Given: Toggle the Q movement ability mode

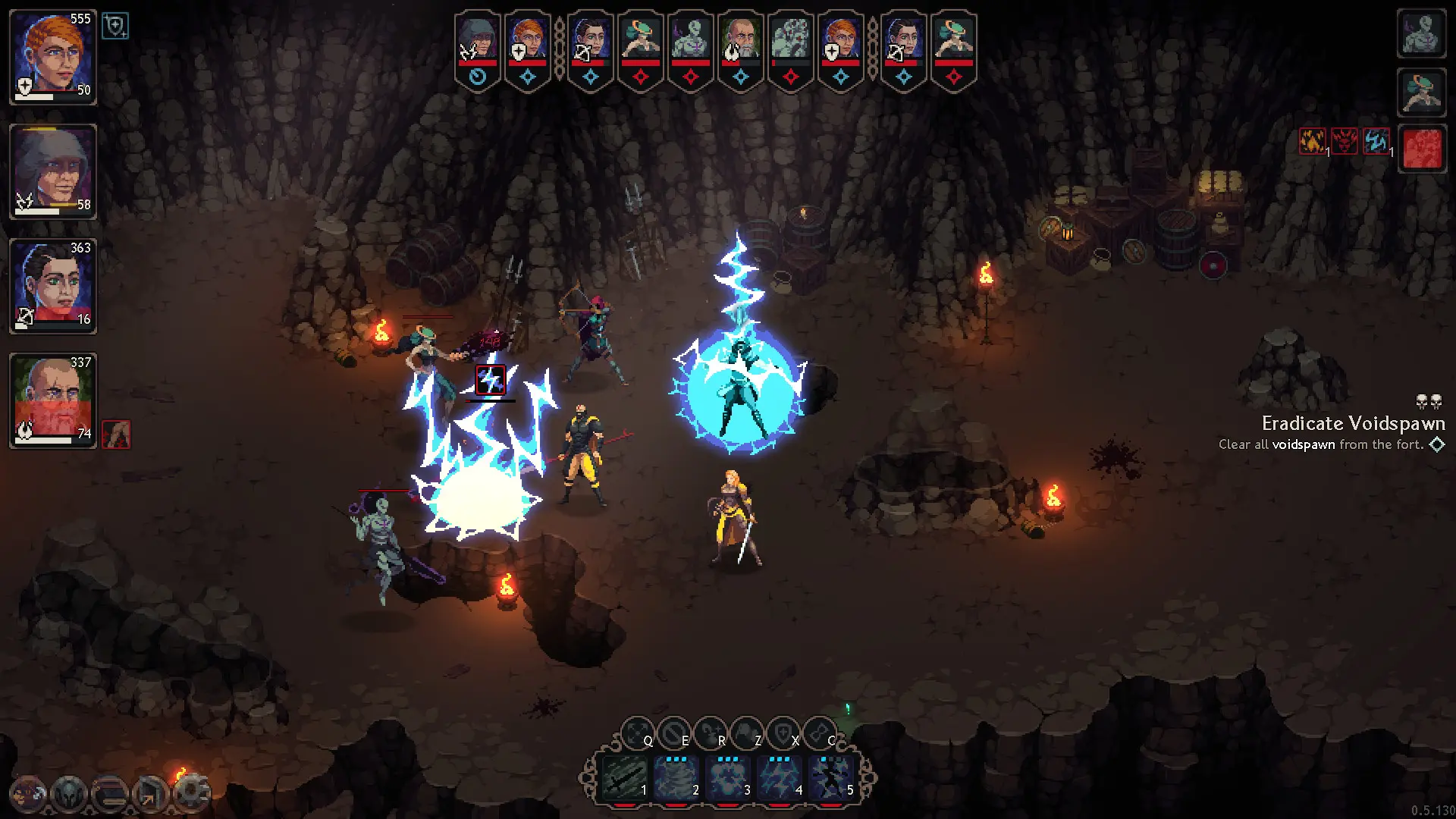Looking at the screenshot, I should click(x=635, y=731).
